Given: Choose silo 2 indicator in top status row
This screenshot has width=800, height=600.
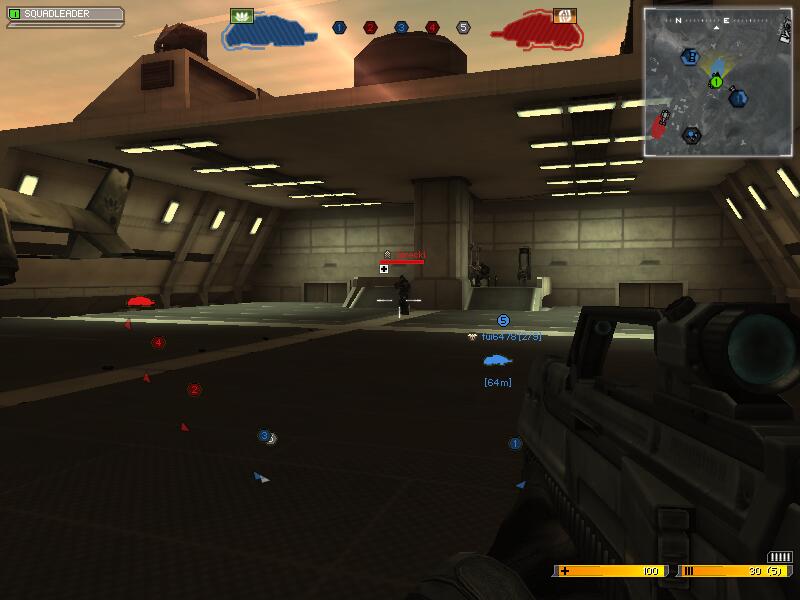Looking at the screenshot, I should tap(370, 28).
